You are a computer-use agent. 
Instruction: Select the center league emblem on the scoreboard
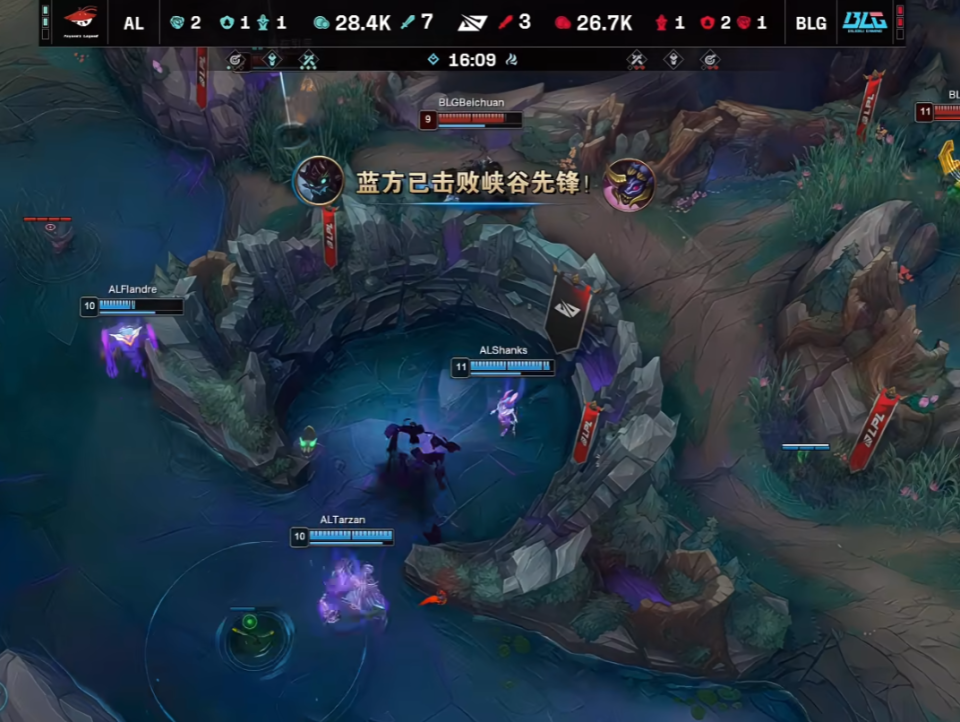point(473,22)
